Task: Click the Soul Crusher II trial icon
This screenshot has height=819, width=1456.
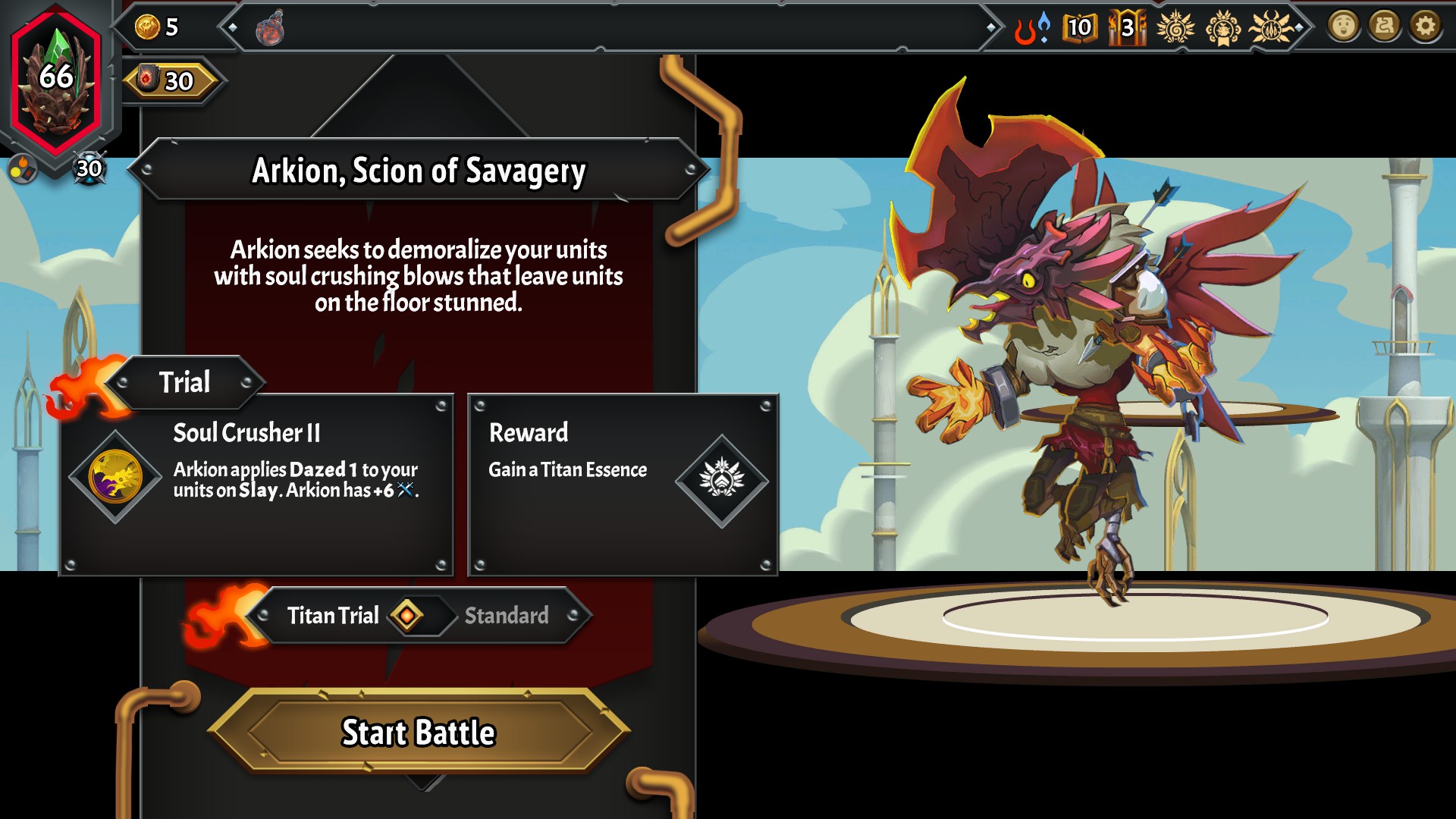Action: (x=115, y=477)
